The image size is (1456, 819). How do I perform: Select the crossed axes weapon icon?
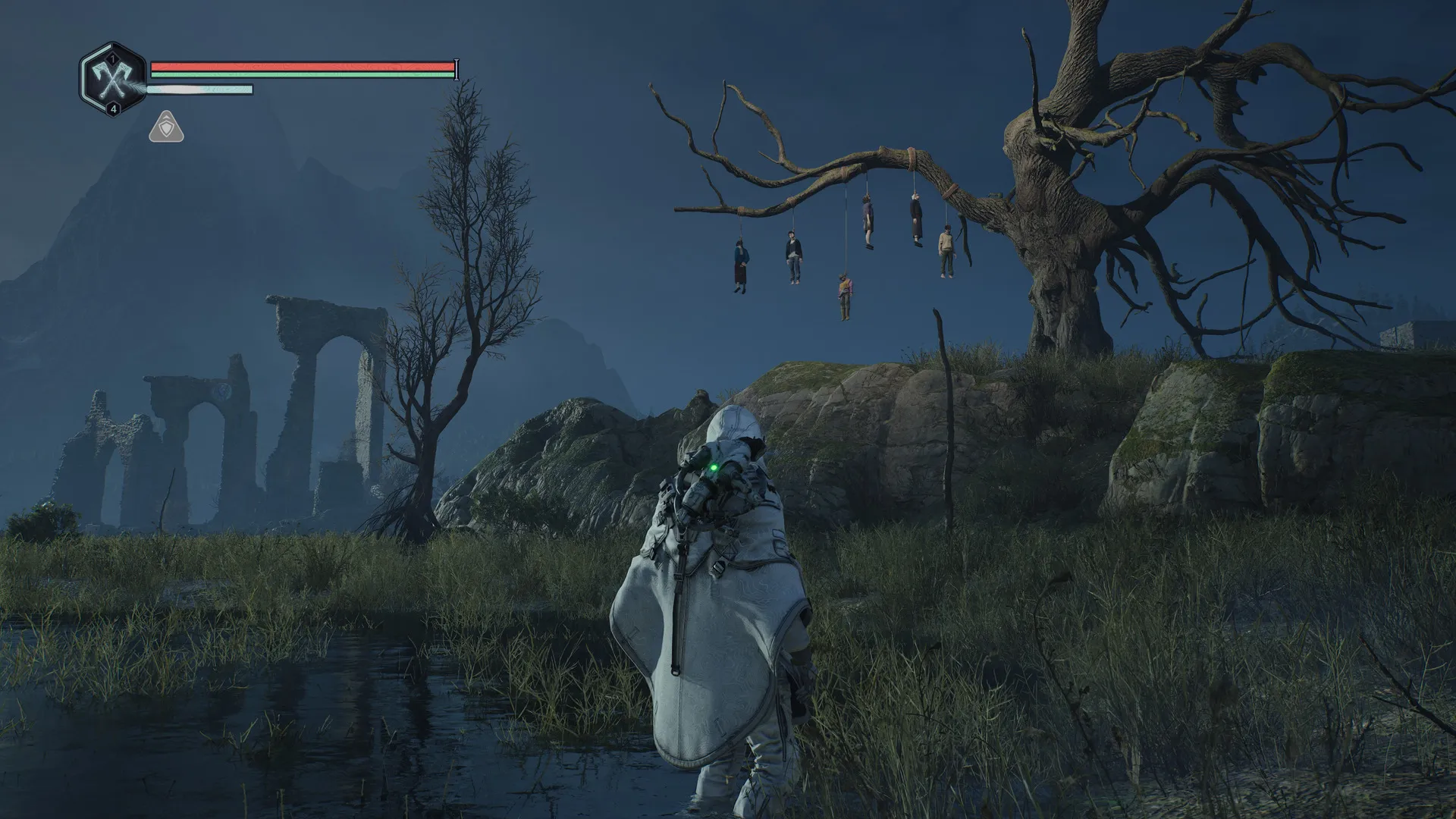coord(113,78)
